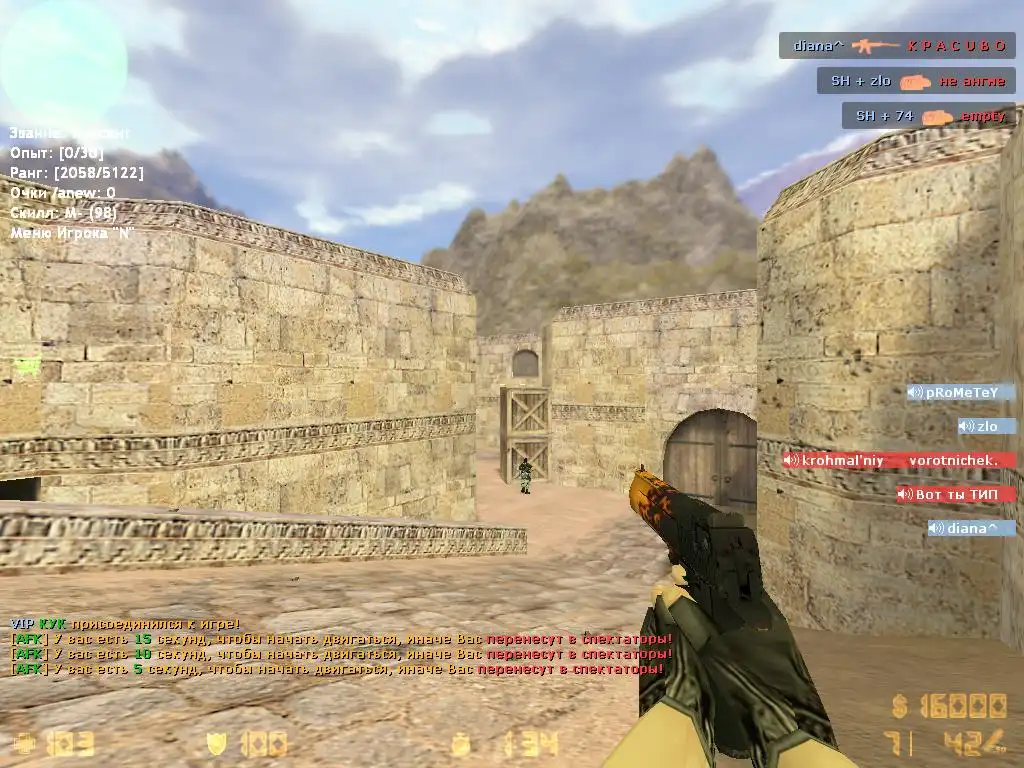Select diana^ in the voice chat list
1024x768 pixels.
pos(970,528)
